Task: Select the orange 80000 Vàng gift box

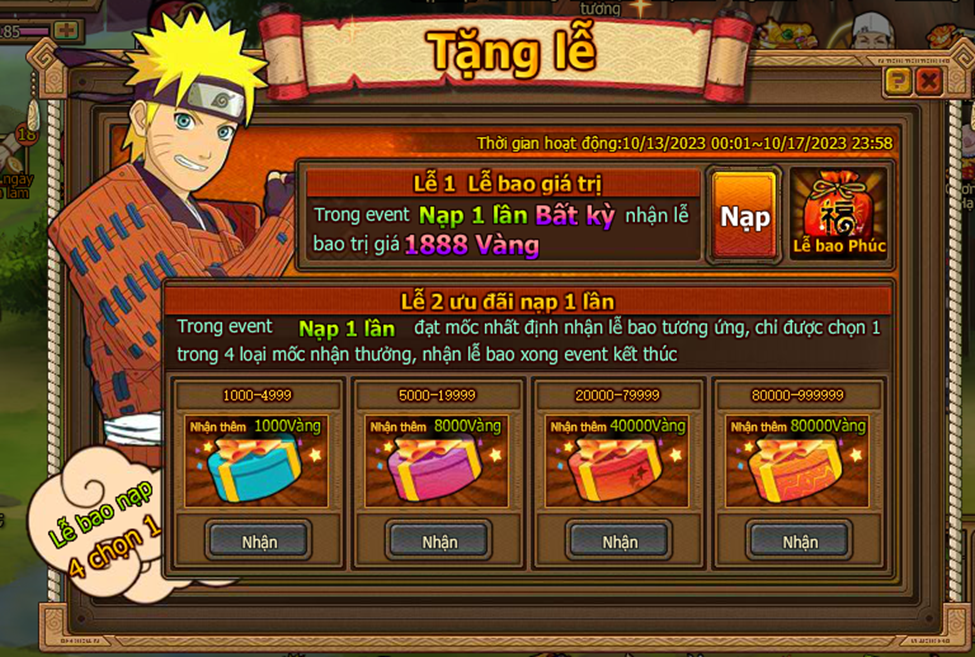Action: (797, 468)
